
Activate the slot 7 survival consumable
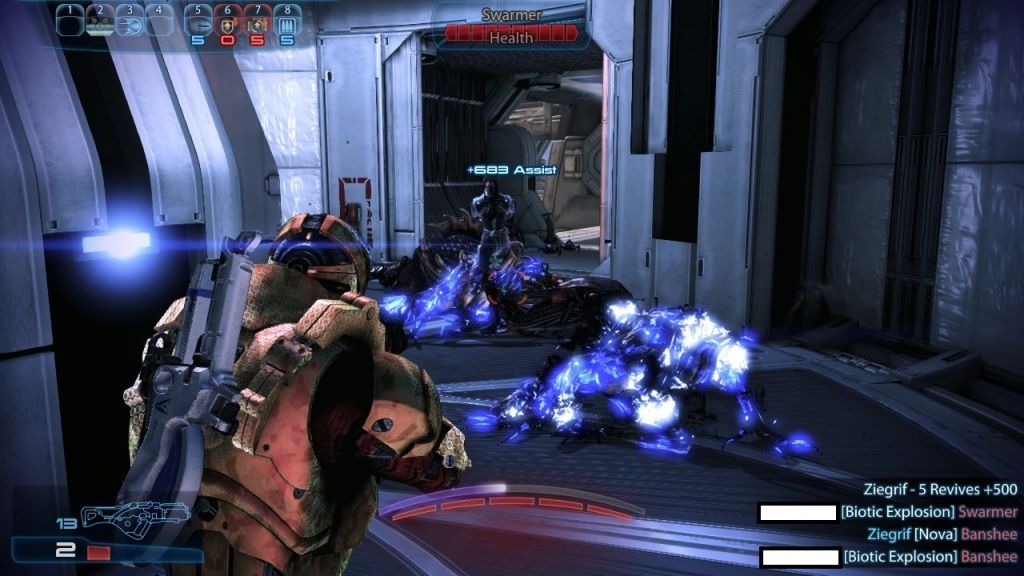tap(258, 21)
